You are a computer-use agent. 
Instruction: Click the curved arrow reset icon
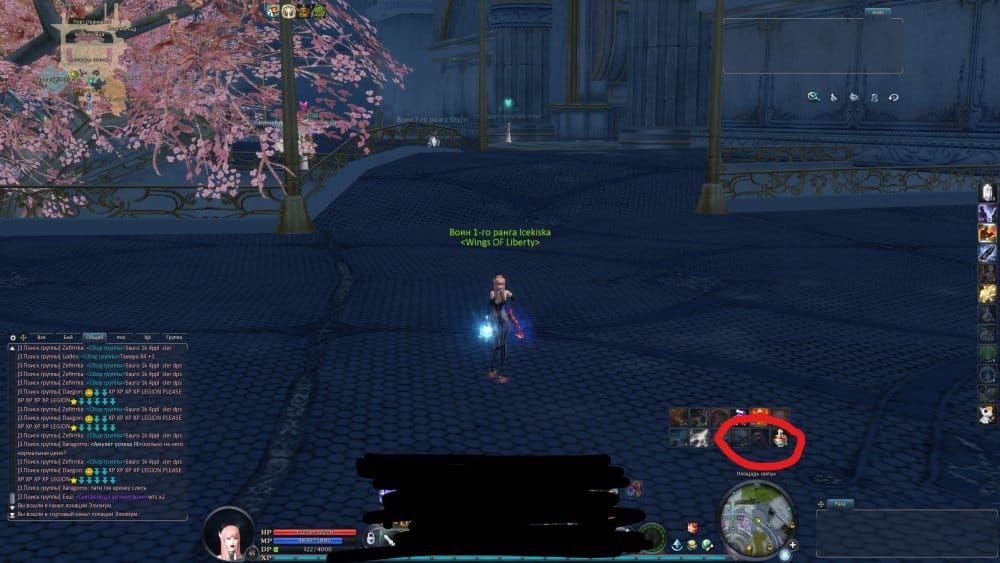coord(893,97)
